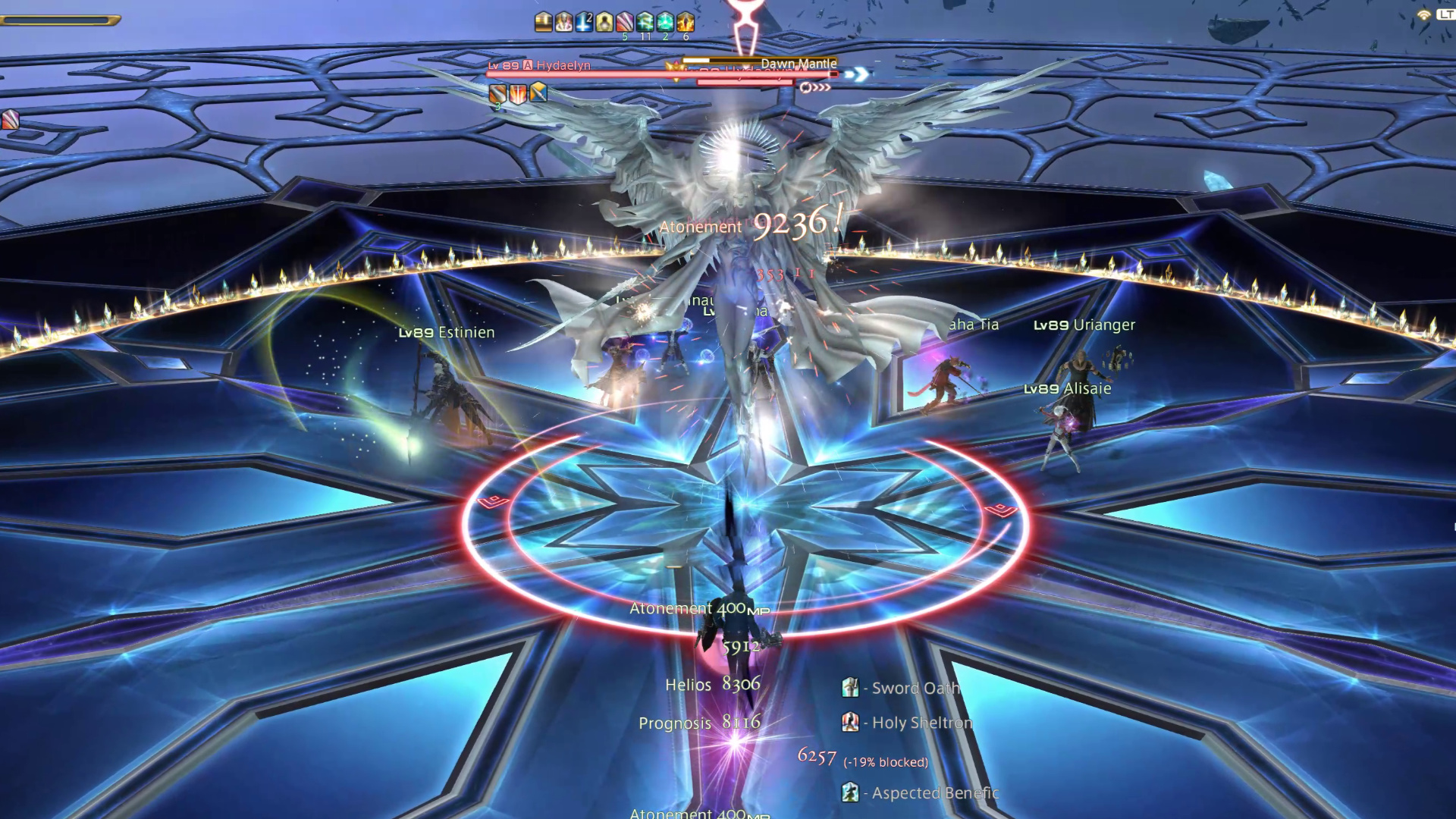Select the green sparkle buff showing 11
Image resolution: width=1456 pixels, height=819 pixels.
645,22
